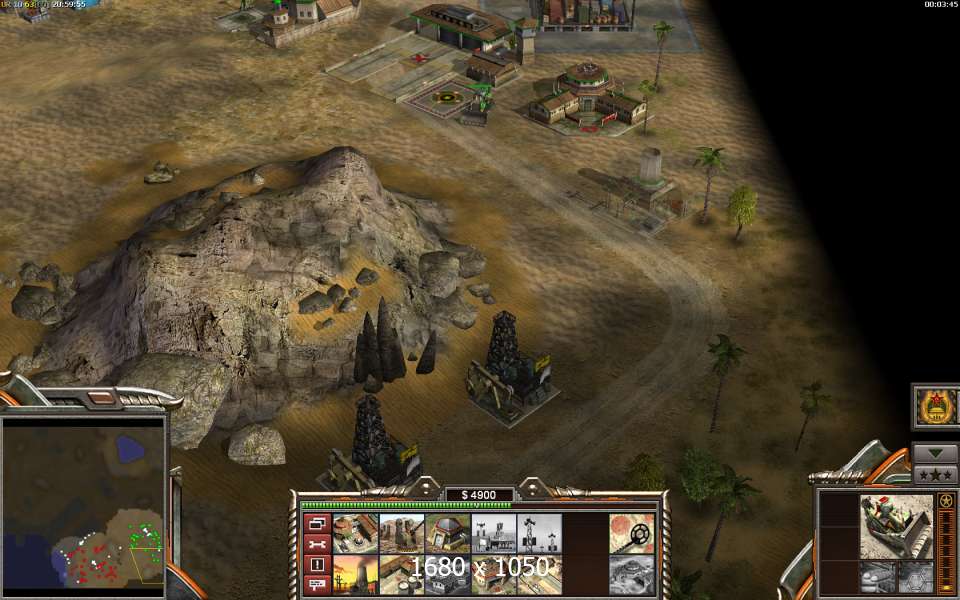Image resolution: width=960 pixels, height=600 pixels.
Task: Select the Nuclear Reactor build icon
Action: coord(355,575)
